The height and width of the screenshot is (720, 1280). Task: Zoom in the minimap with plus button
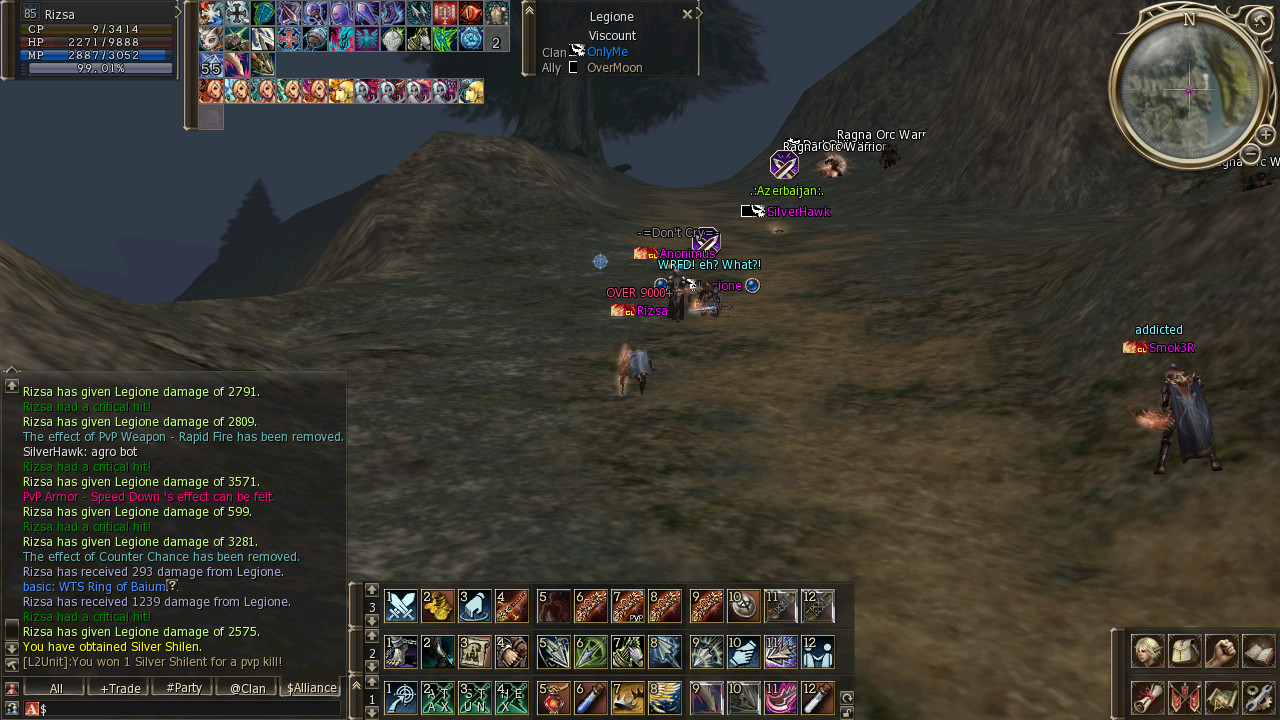point(1266,135)
